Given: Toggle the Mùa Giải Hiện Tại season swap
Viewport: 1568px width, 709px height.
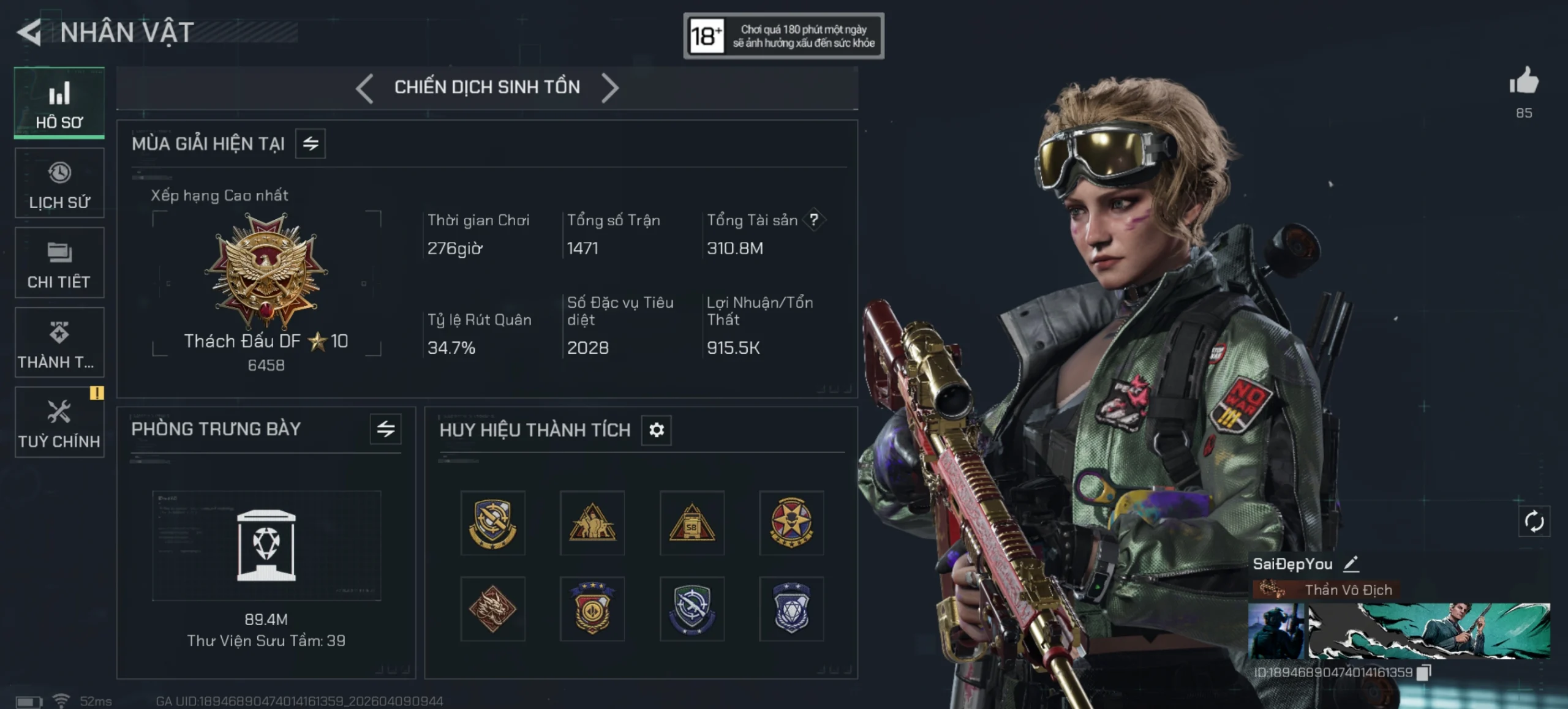Looking at the screenshot, I should [x=311, y=144].
